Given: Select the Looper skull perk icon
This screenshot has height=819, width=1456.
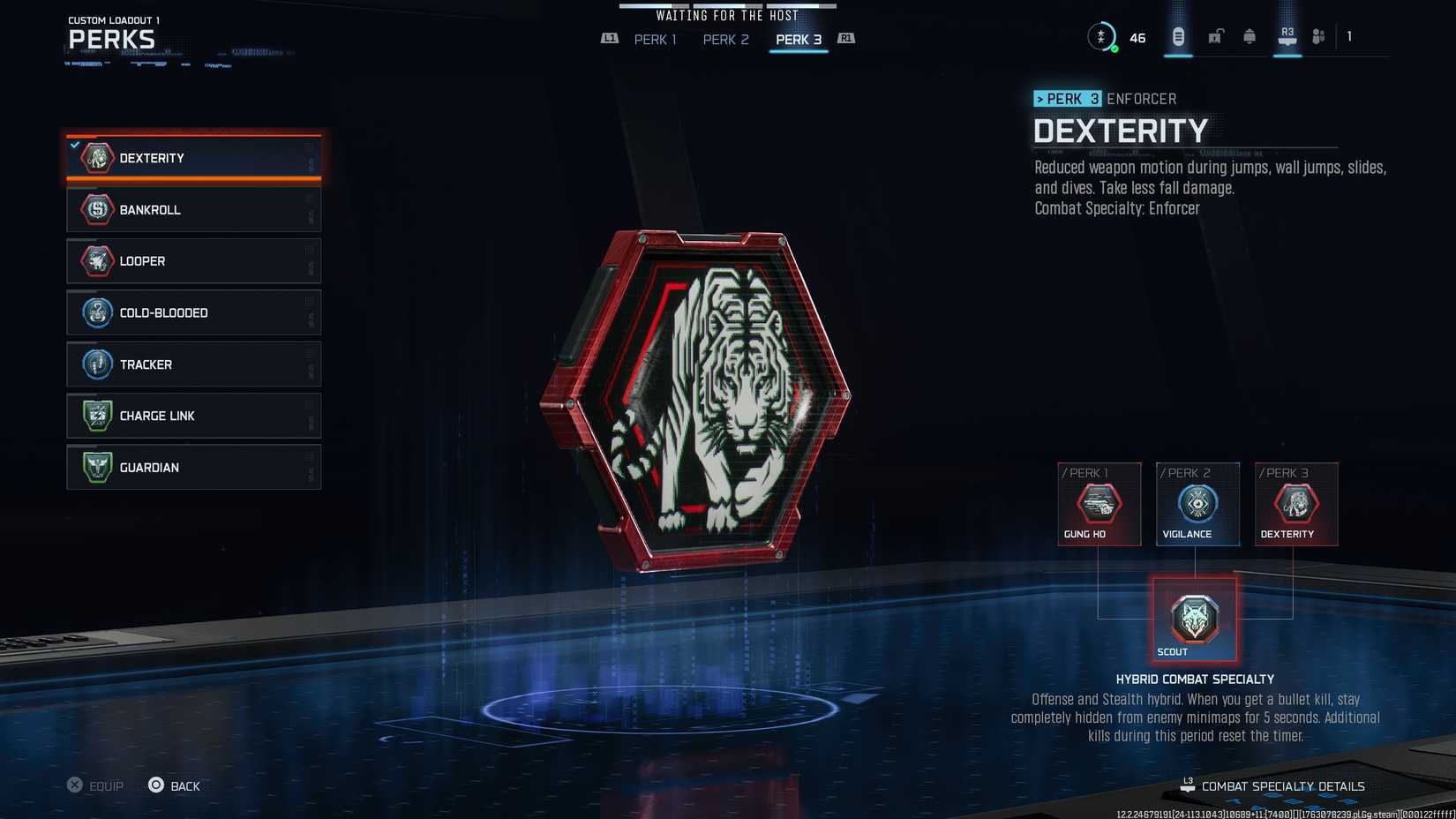Looking at the screenshot, I should point(97,260).
